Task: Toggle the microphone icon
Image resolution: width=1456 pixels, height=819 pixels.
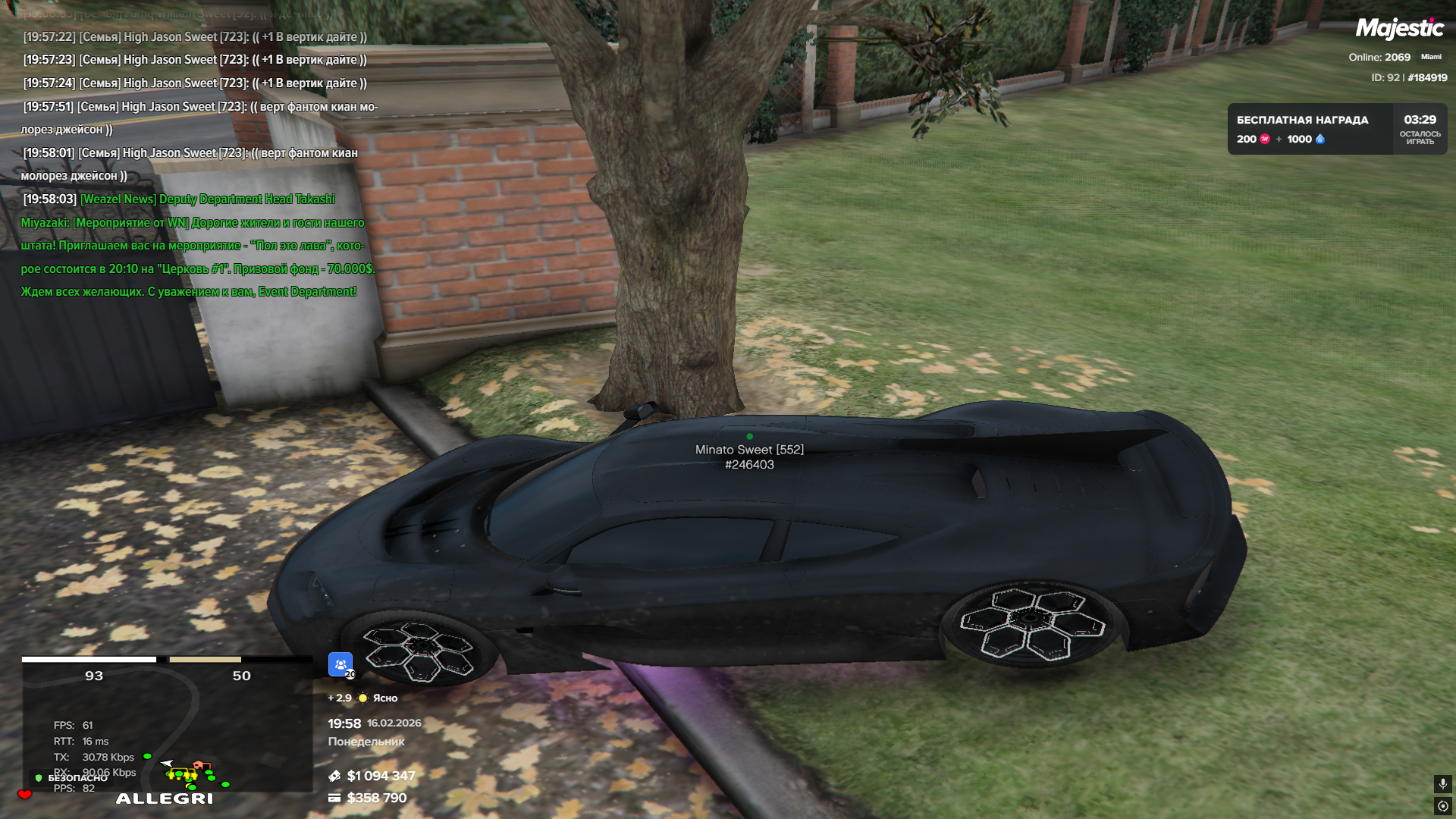Action: 1442,783
